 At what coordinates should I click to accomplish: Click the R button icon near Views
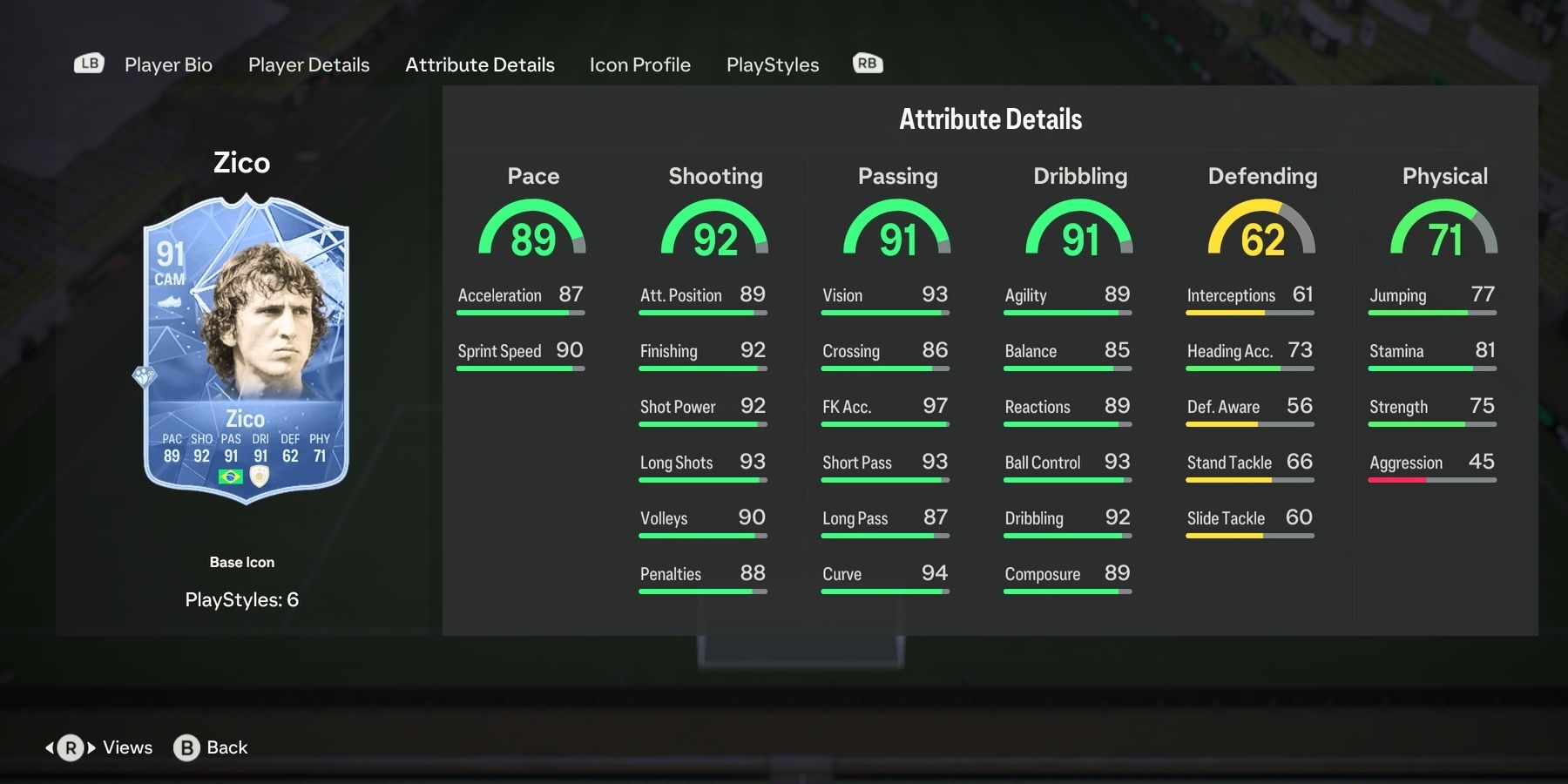[70, 747]
